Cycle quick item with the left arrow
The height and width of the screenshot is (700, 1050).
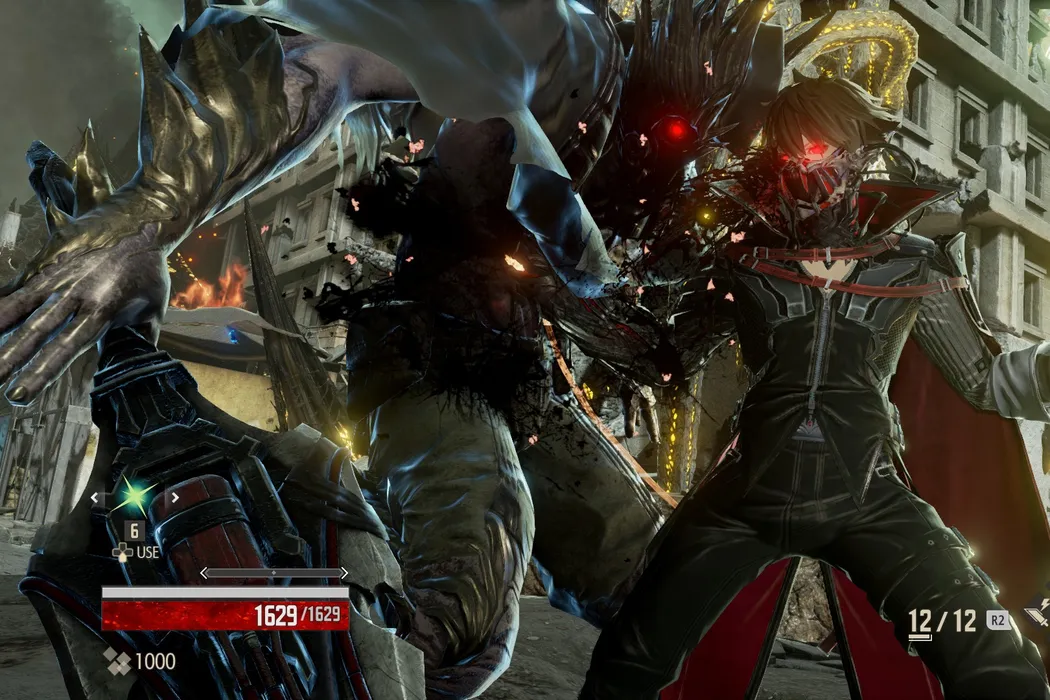coord(95,497)
